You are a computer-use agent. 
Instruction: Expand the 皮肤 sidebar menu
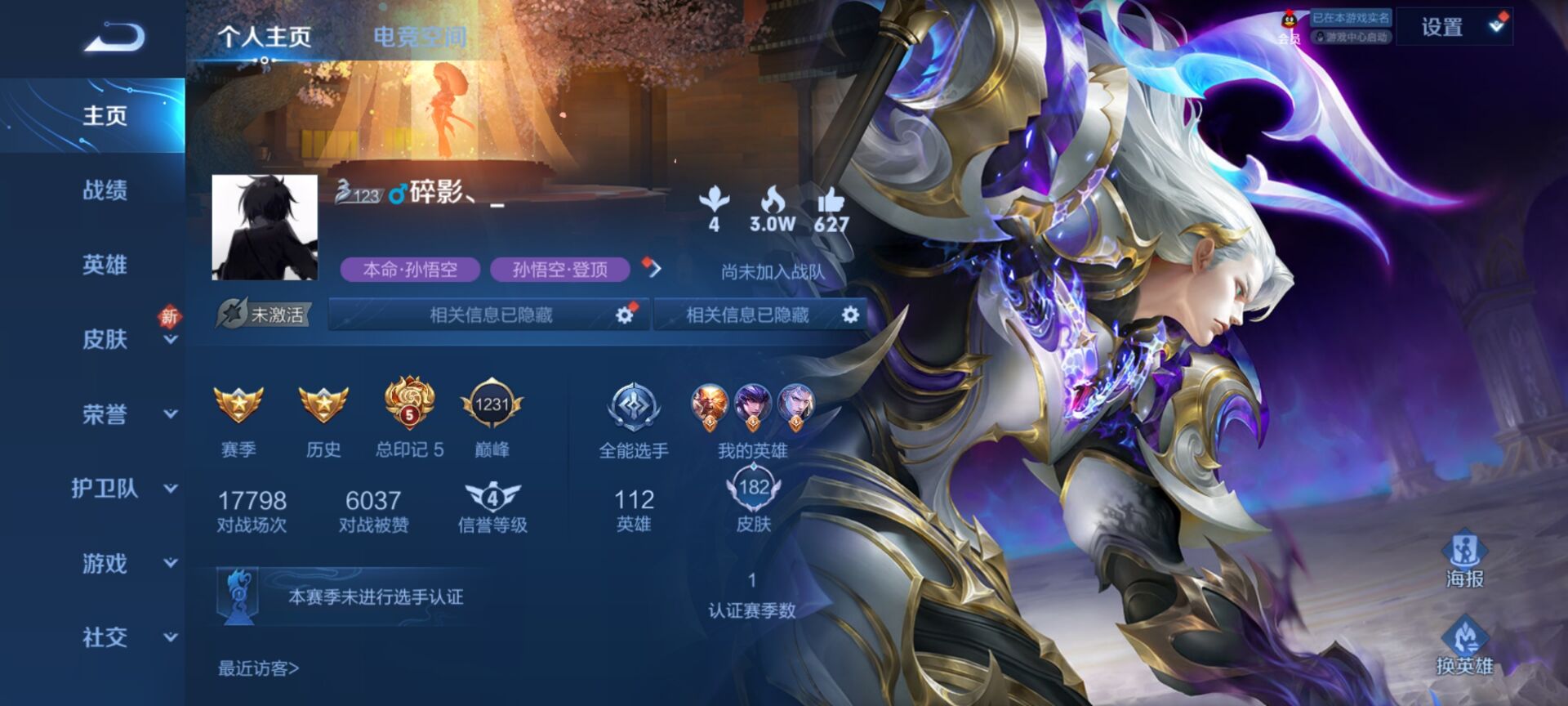coord(106,339)
